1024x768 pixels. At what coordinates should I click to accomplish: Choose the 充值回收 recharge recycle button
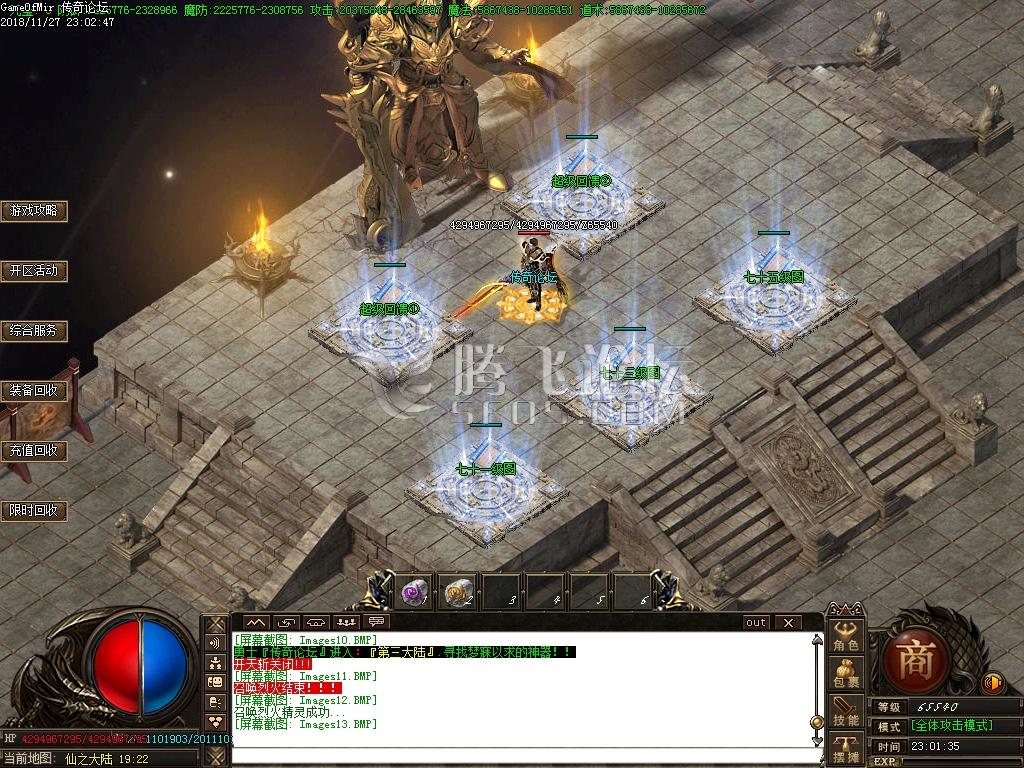[34, 451]
